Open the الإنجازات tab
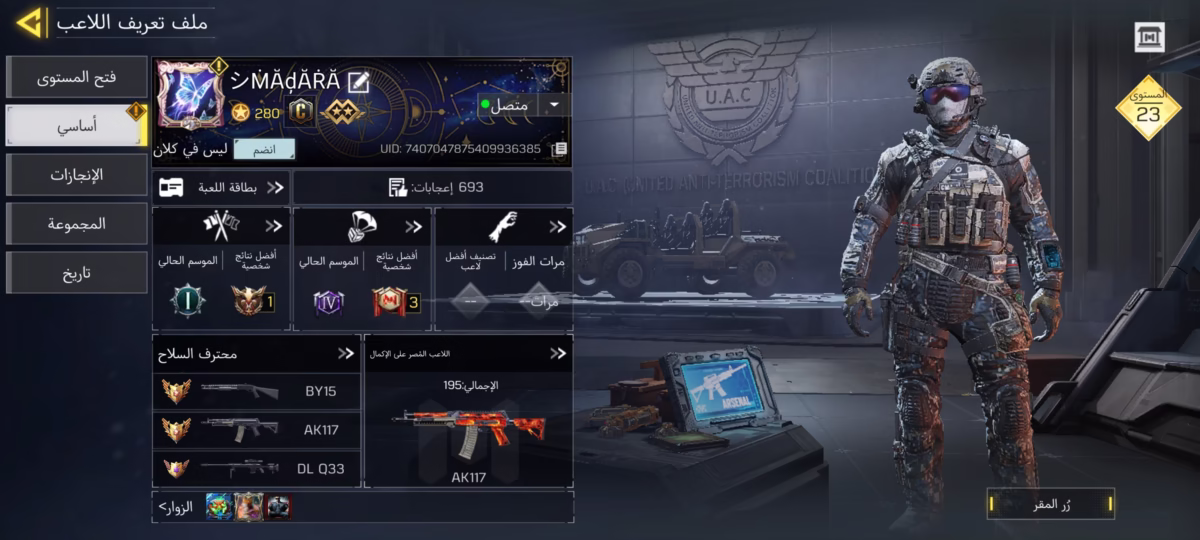Image resolution: width=1200 pixels, height=540 pixels. click(76, 175)
